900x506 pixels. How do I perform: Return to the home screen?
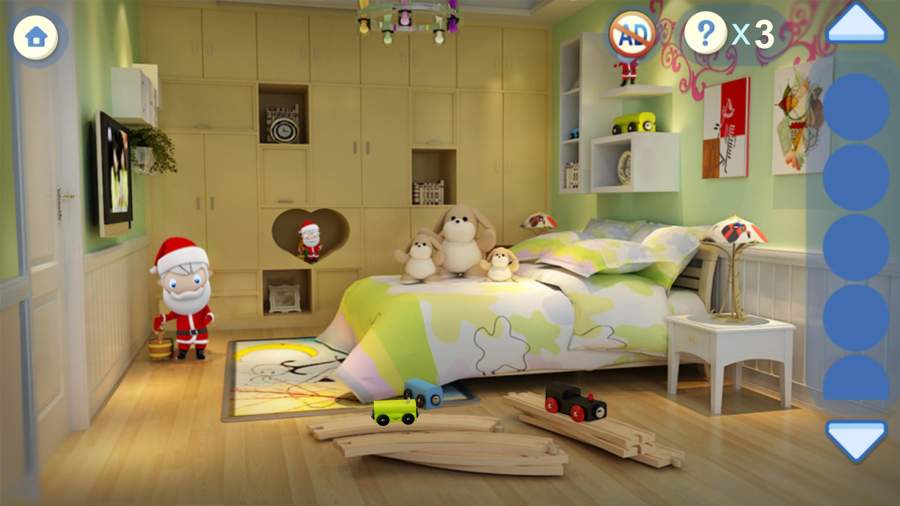[x=37, y=37]
